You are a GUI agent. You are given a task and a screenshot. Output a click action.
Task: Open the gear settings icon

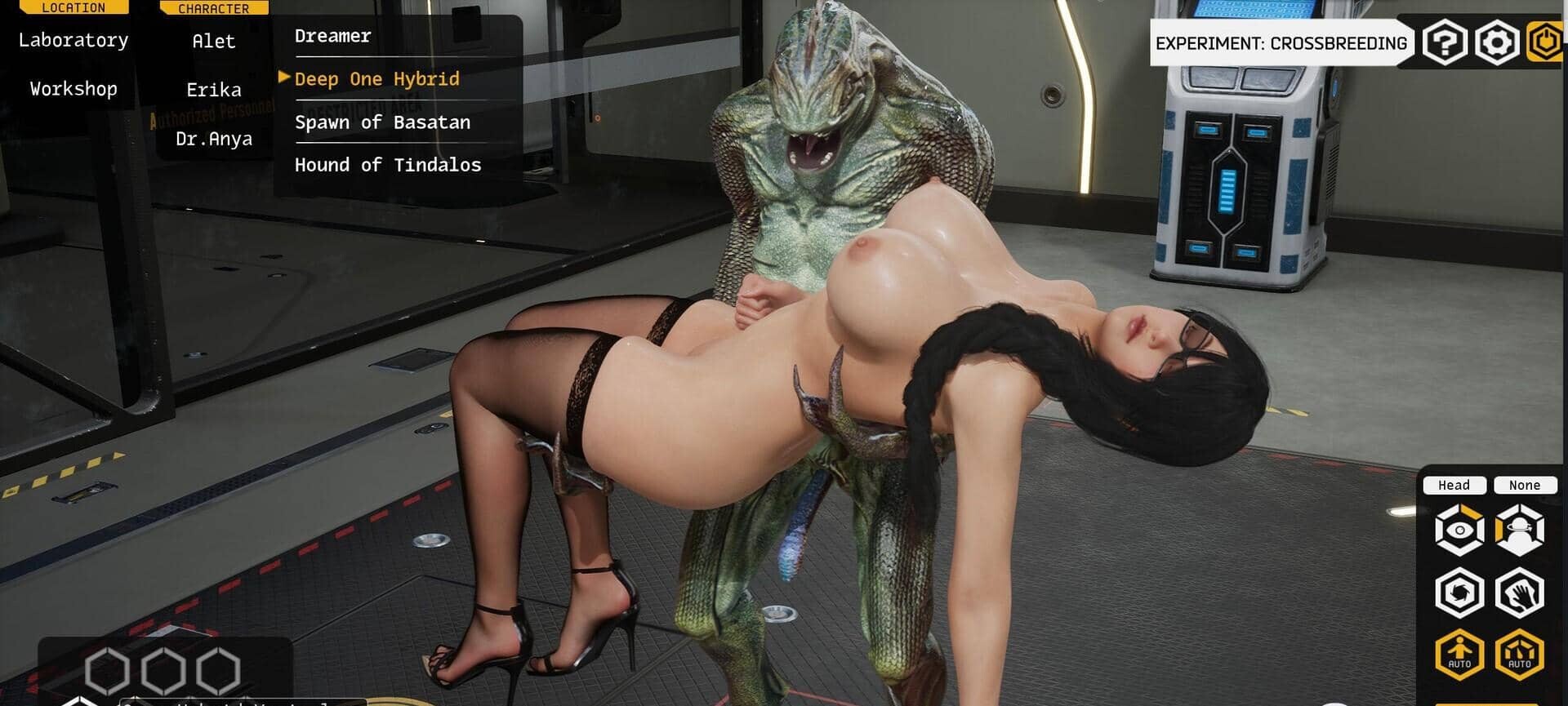tap(1496, 42)
